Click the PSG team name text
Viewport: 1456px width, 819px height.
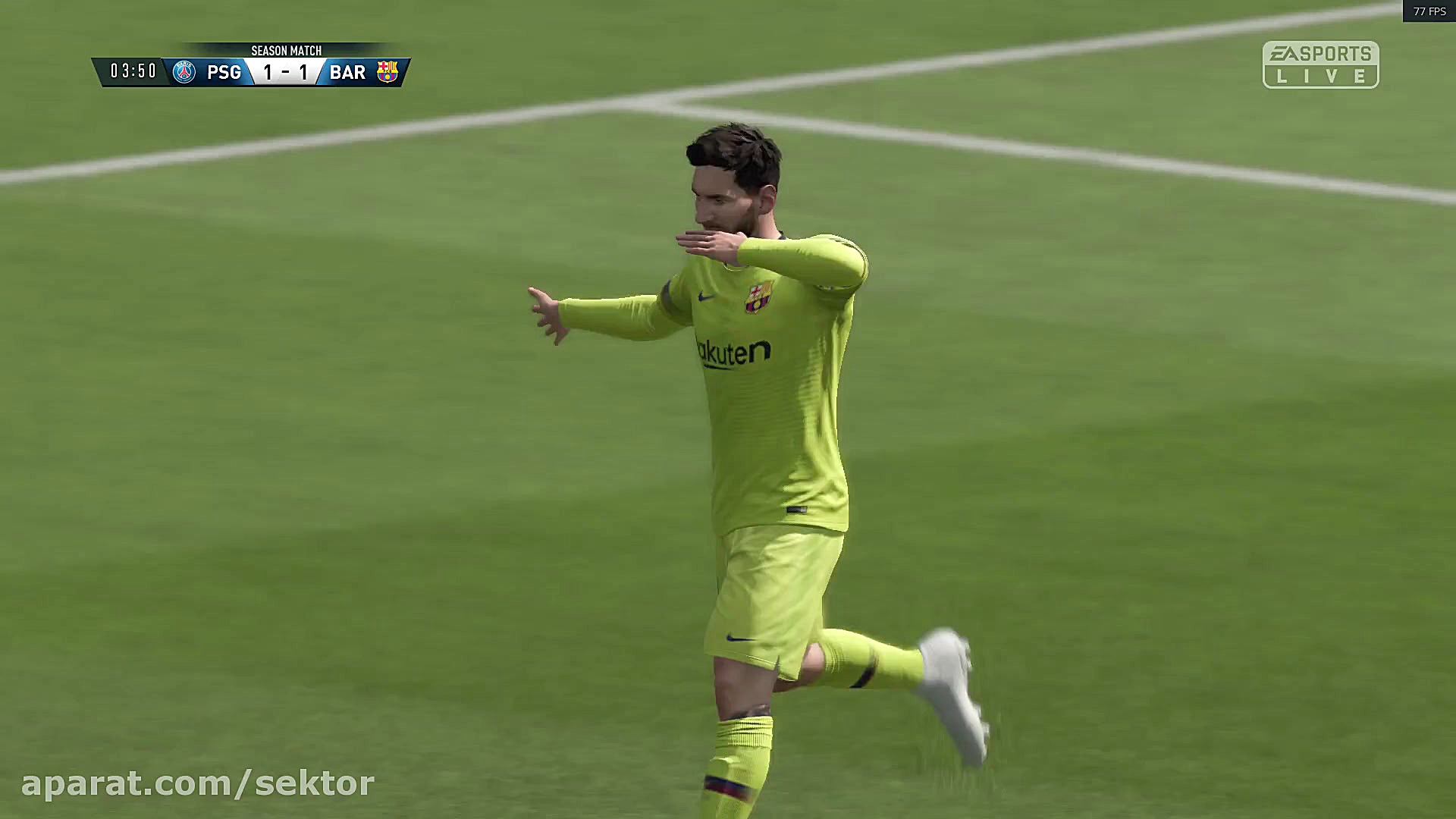pos(224,71)
